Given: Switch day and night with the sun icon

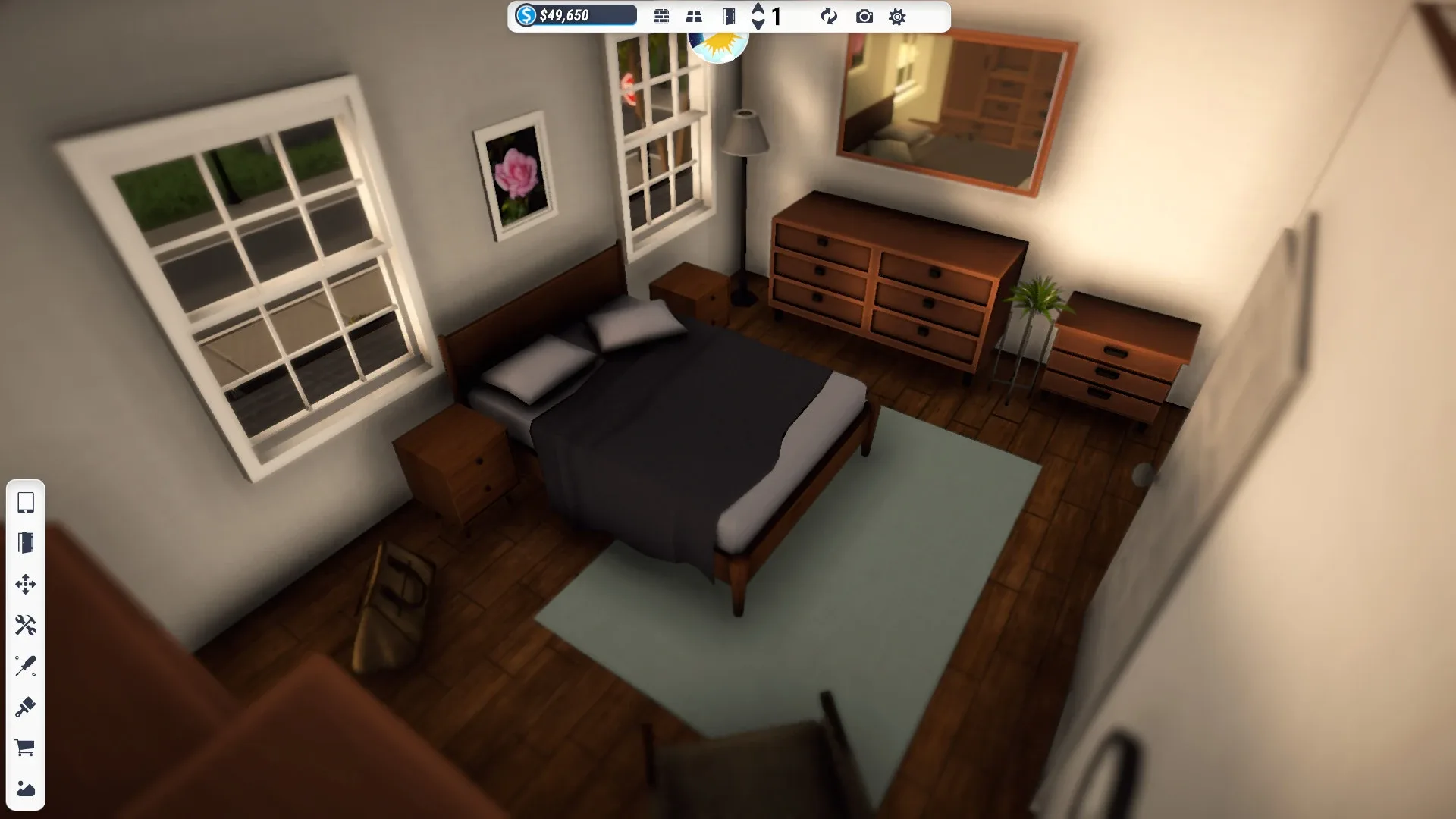Looking at the screenshot, I should click(x=717, y=48).
